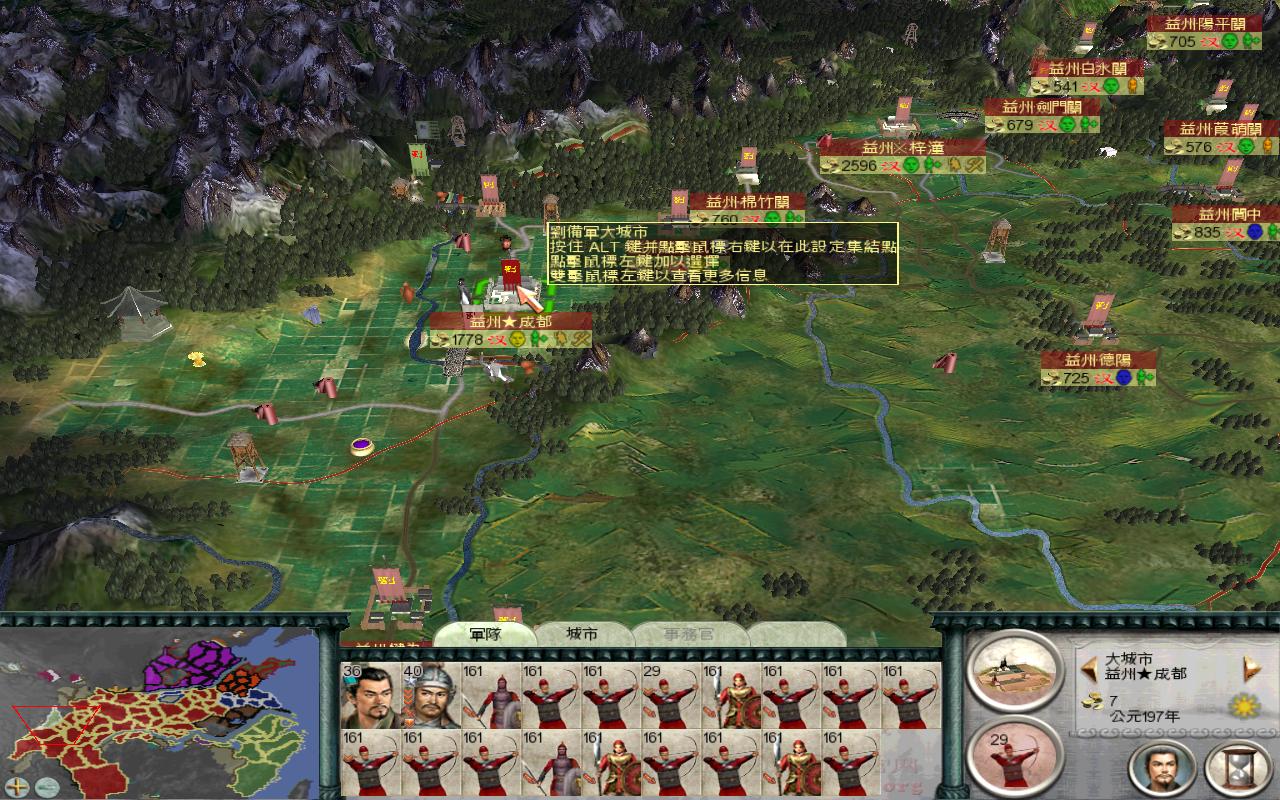The height and width of the screenshot is (800, 1280).
Task: Click the gold plus icon below the minimap
Action: click(18, 787)
